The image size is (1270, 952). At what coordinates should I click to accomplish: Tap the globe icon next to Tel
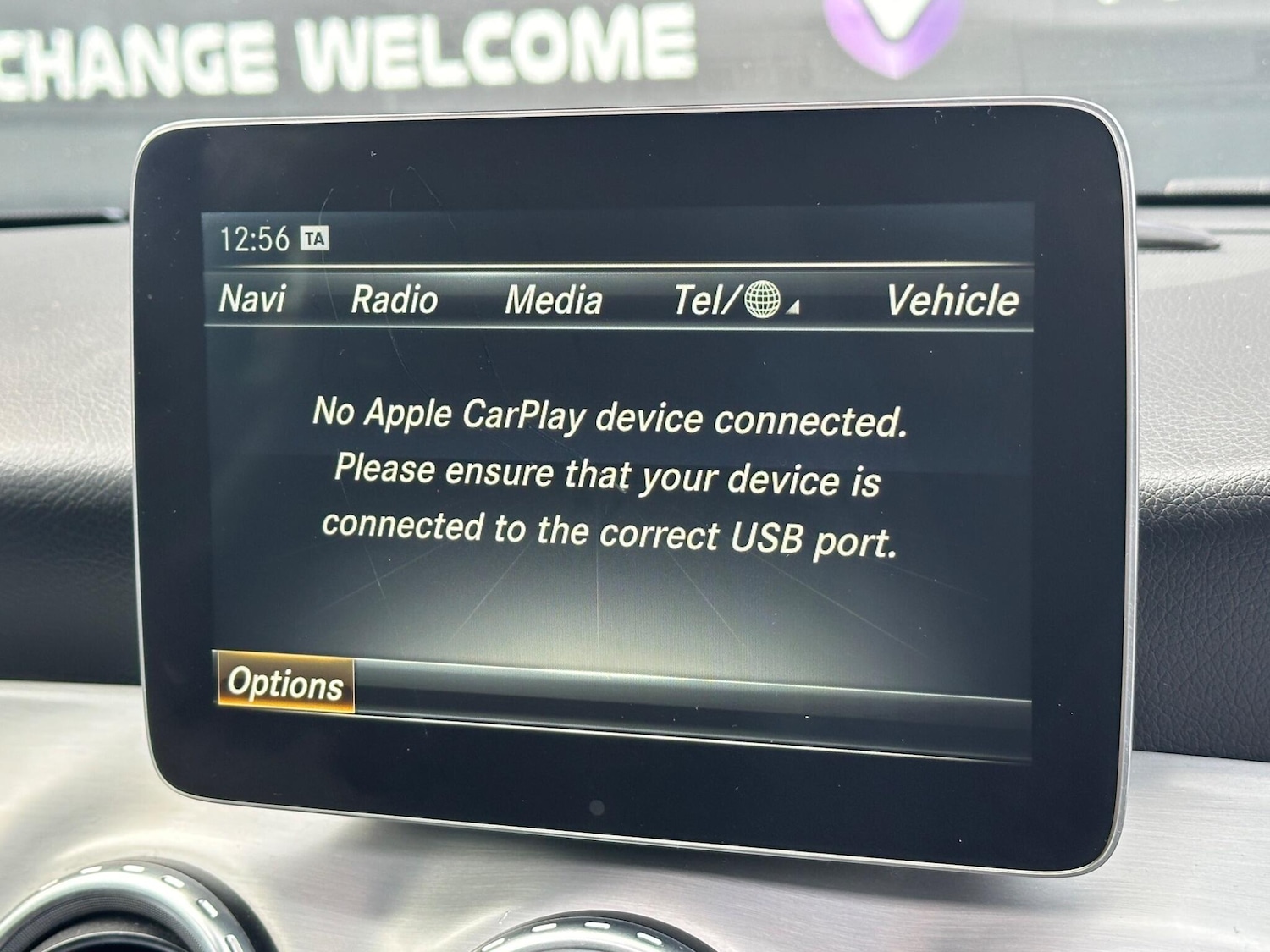(x=763, y=301)
